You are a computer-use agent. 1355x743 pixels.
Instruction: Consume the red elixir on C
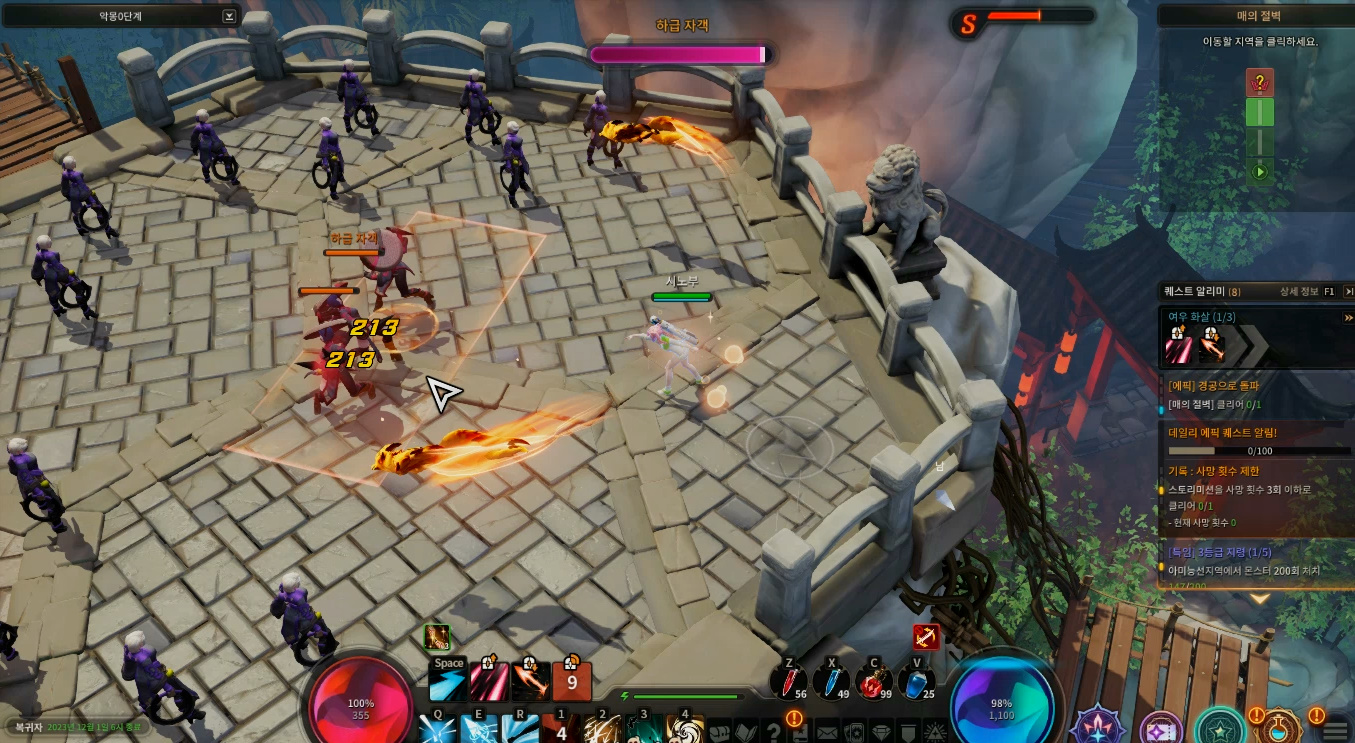click(x=874, y=680)
